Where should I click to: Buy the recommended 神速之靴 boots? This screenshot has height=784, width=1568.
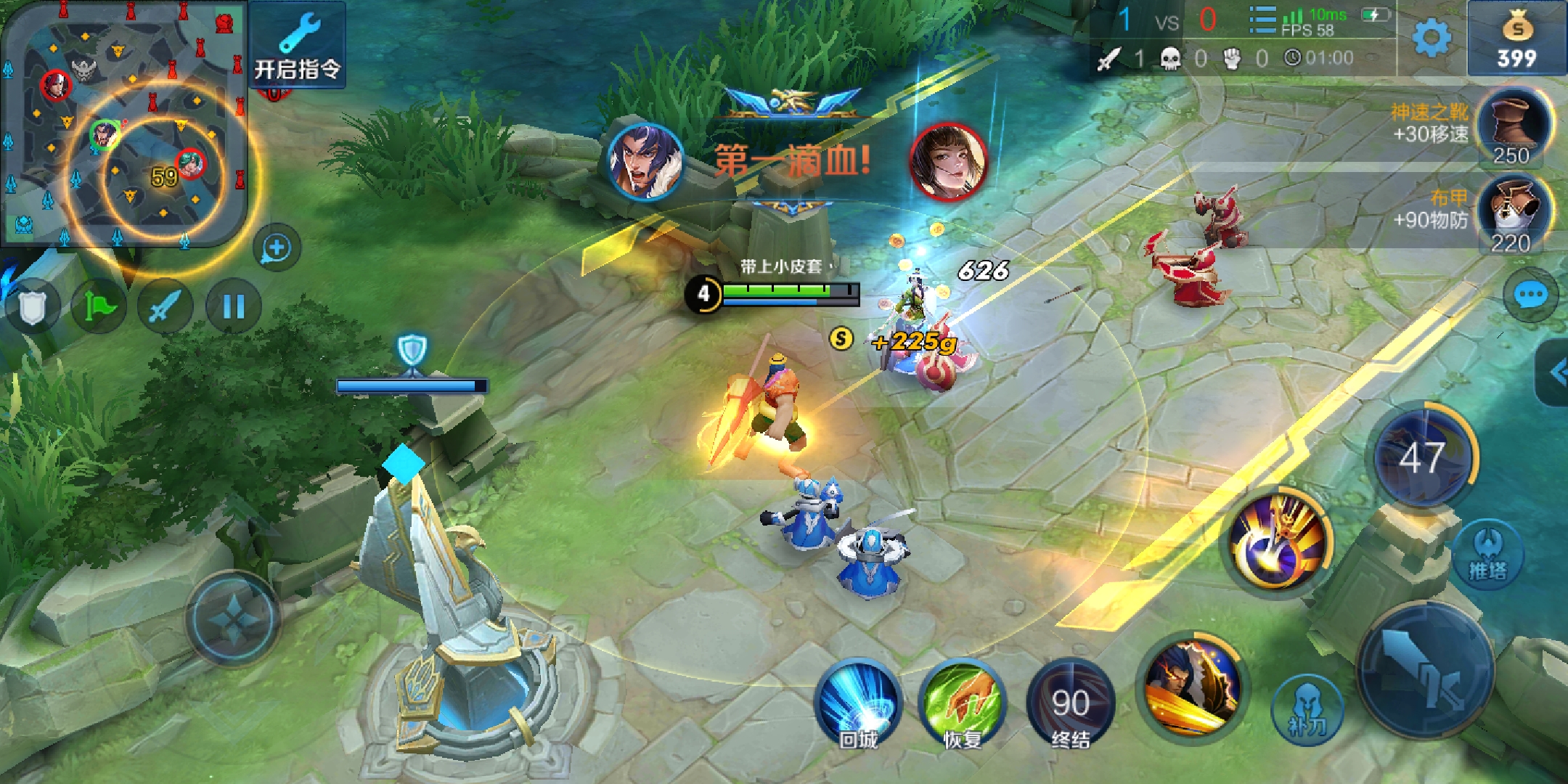(1514, 127)
